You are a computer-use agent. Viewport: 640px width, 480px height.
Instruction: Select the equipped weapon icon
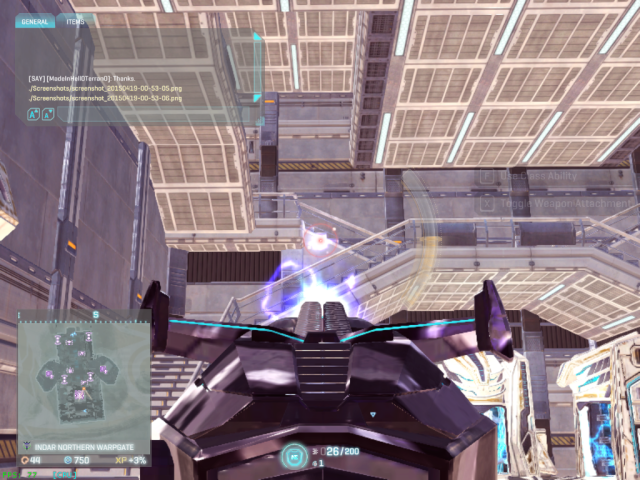tap(294, 455)
